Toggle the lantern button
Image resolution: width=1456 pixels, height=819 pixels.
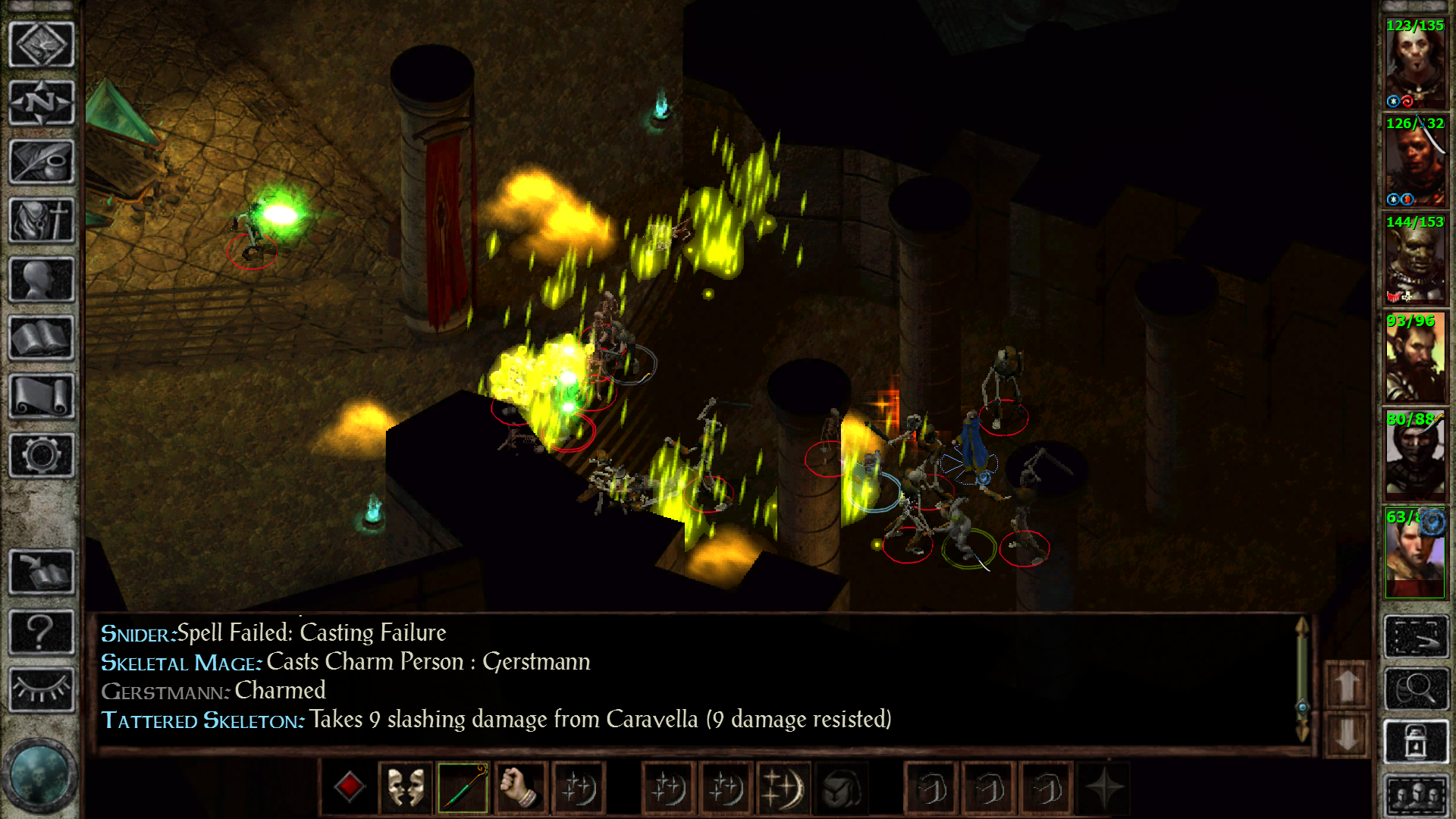point(1415,742)
